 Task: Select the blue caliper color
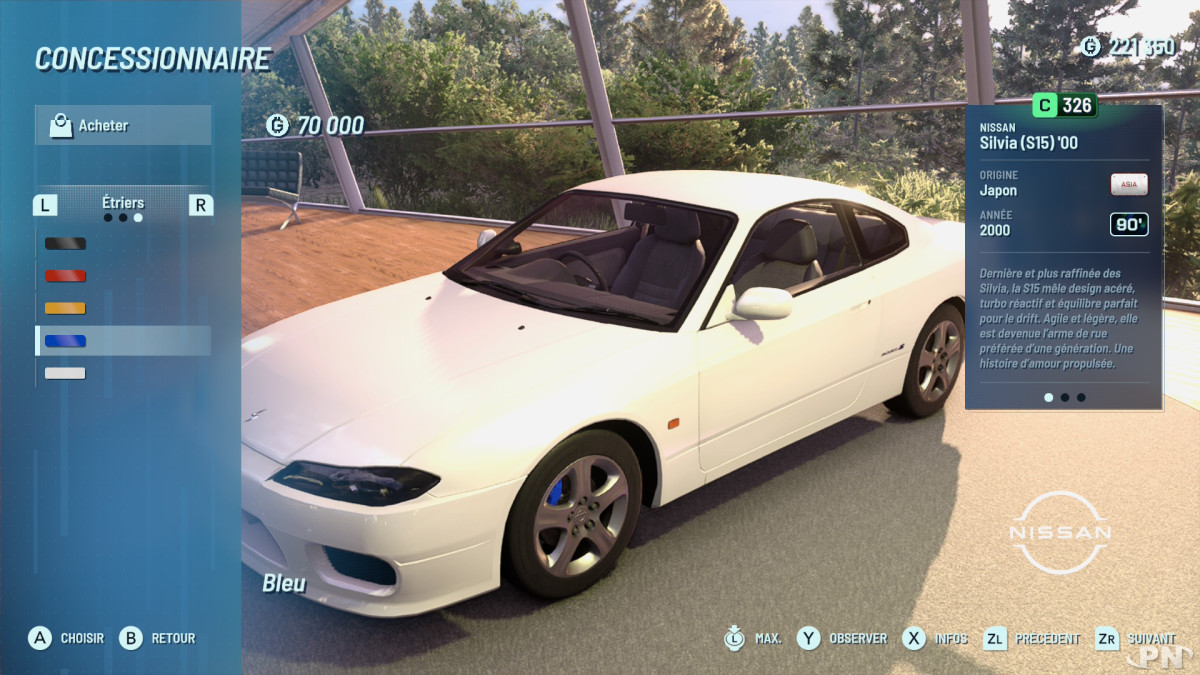click(x=66, y=341)
